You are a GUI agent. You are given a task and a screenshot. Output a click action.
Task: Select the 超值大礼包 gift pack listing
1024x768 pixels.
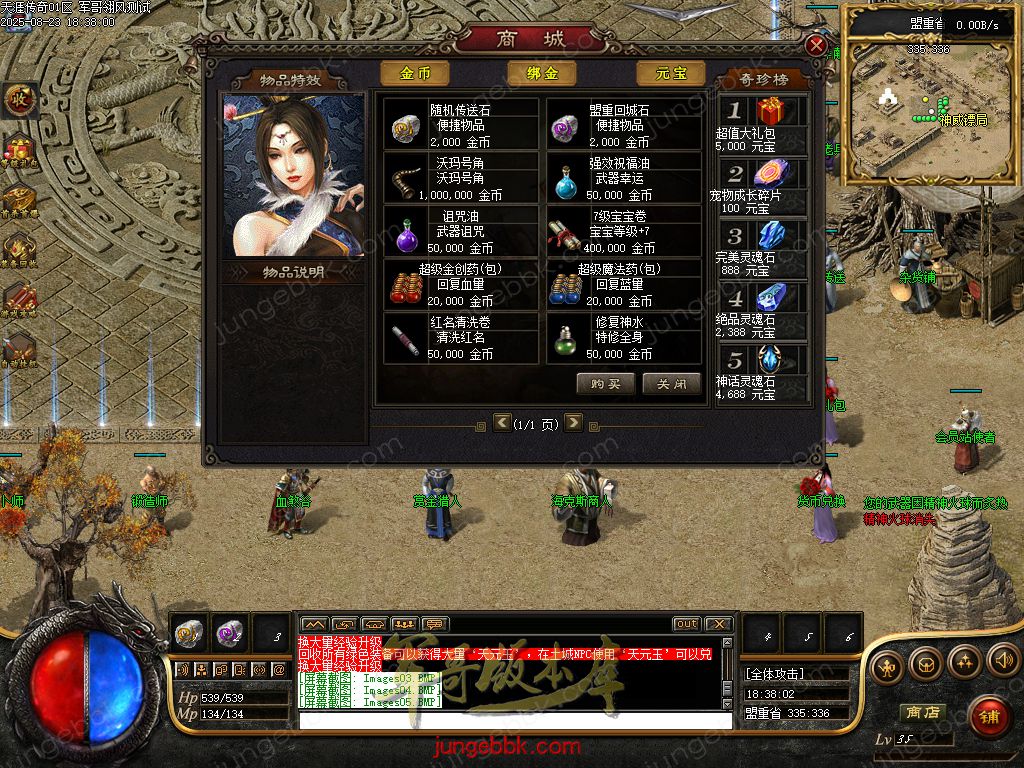(762, 124)
